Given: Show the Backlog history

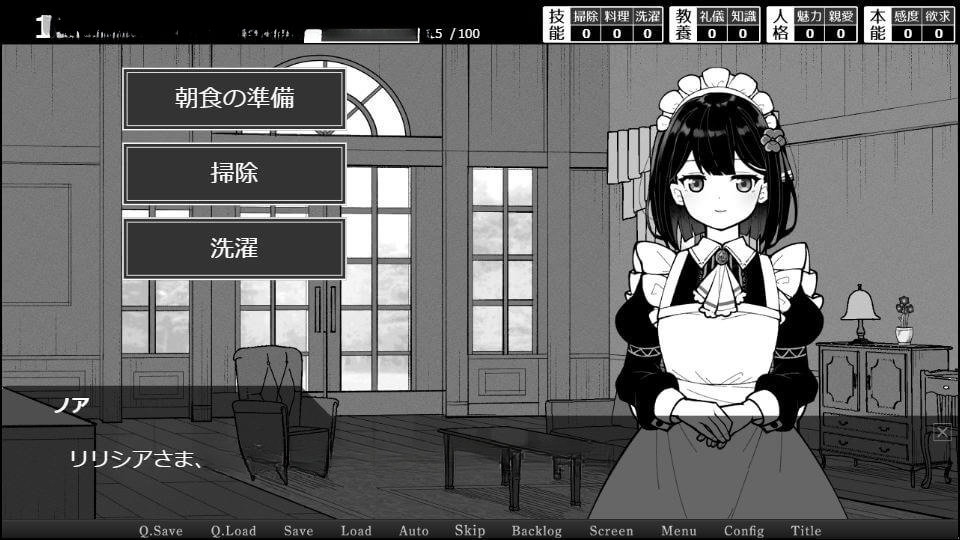Looking at the screenshot, I should tap(537, 531).
